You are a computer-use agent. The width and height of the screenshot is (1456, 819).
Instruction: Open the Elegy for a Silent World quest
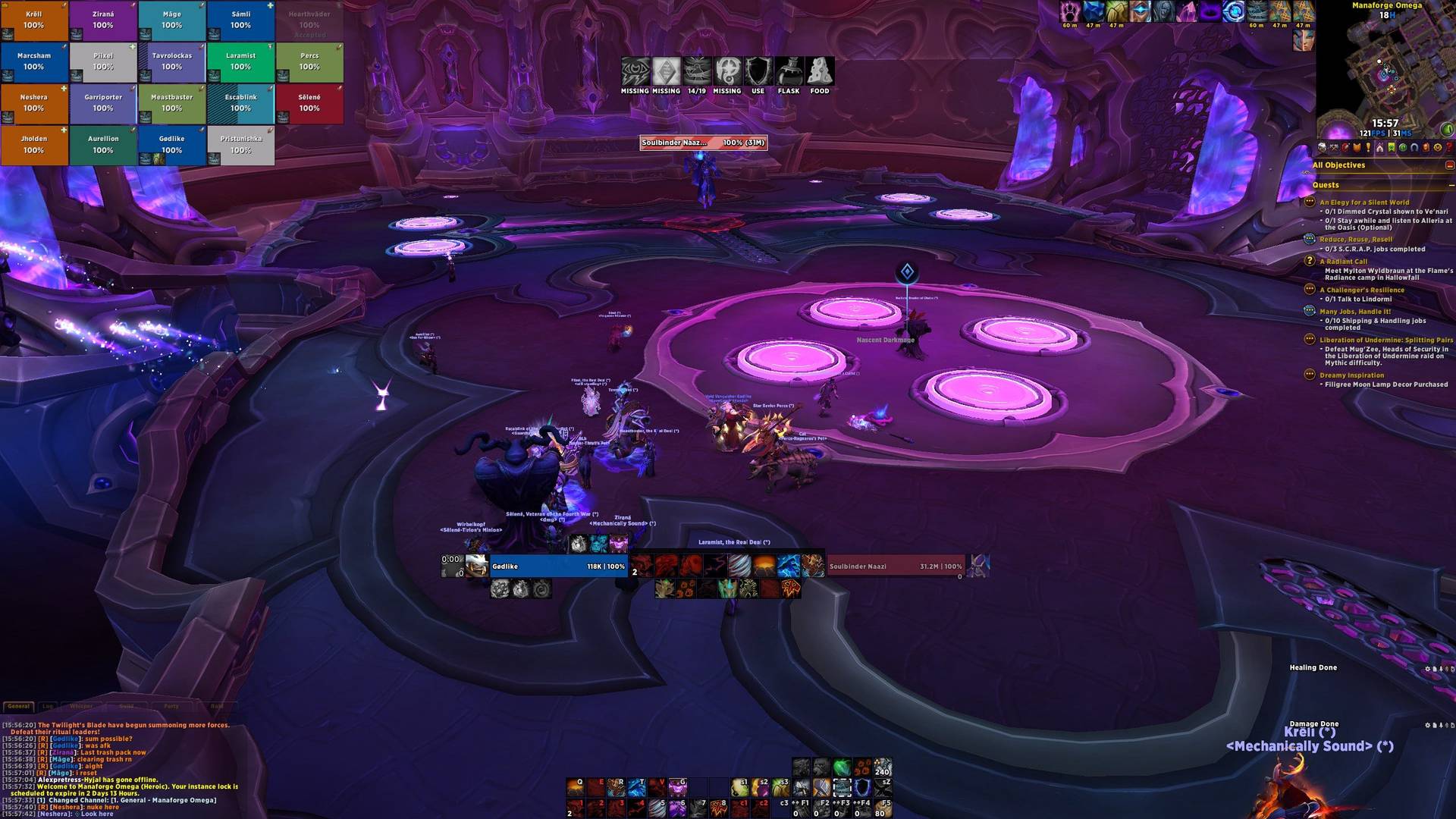(x=1364, y=202)
